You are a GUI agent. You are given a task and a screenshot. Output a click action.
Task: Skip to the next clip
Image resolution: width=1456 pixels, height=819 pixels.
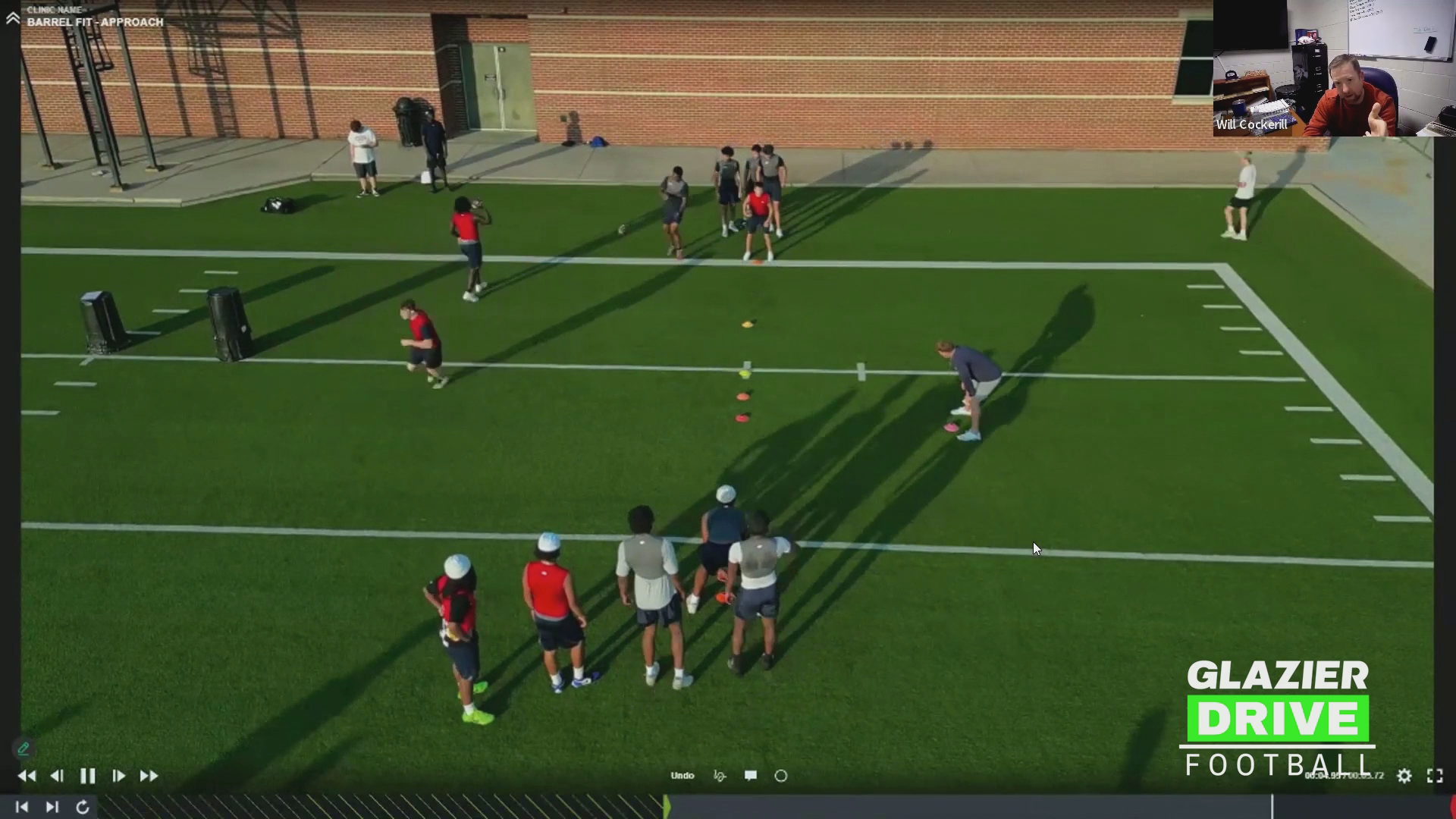coord(52,807)
